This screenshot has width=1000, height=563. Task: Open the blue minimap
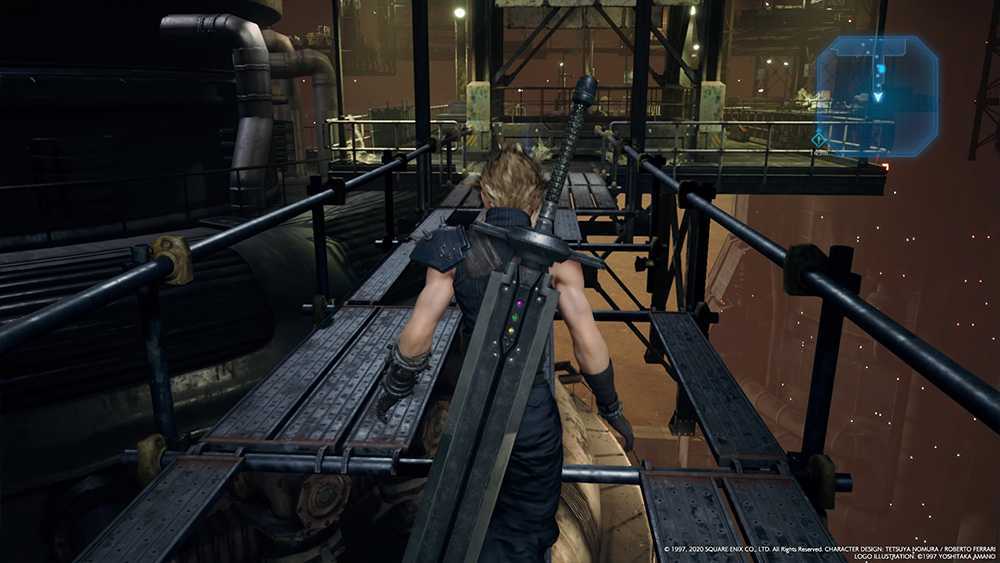(877, 95)
